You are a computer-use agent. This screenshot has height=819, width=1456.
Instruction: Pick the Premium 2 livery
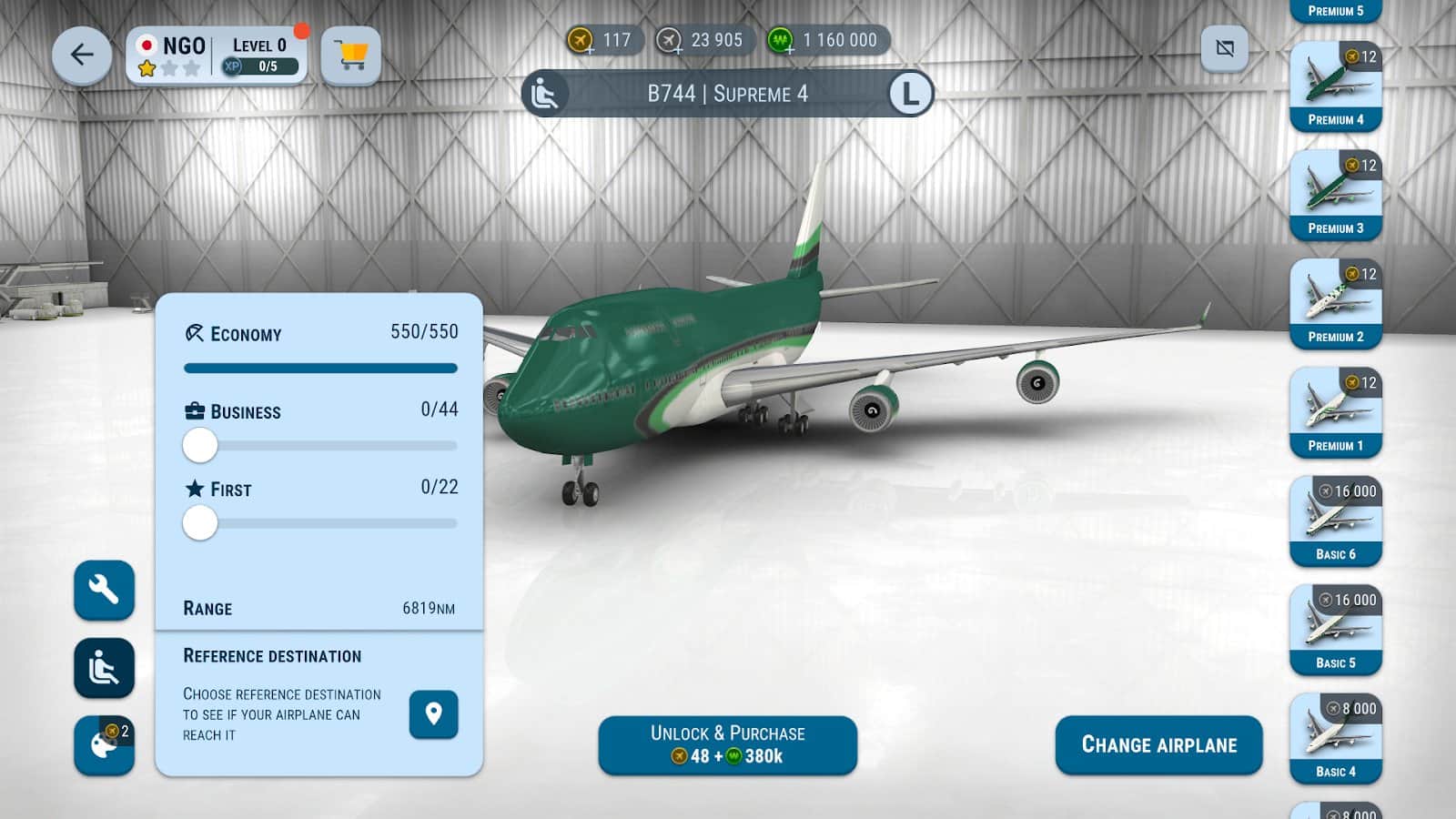[x=1335, y=304]
